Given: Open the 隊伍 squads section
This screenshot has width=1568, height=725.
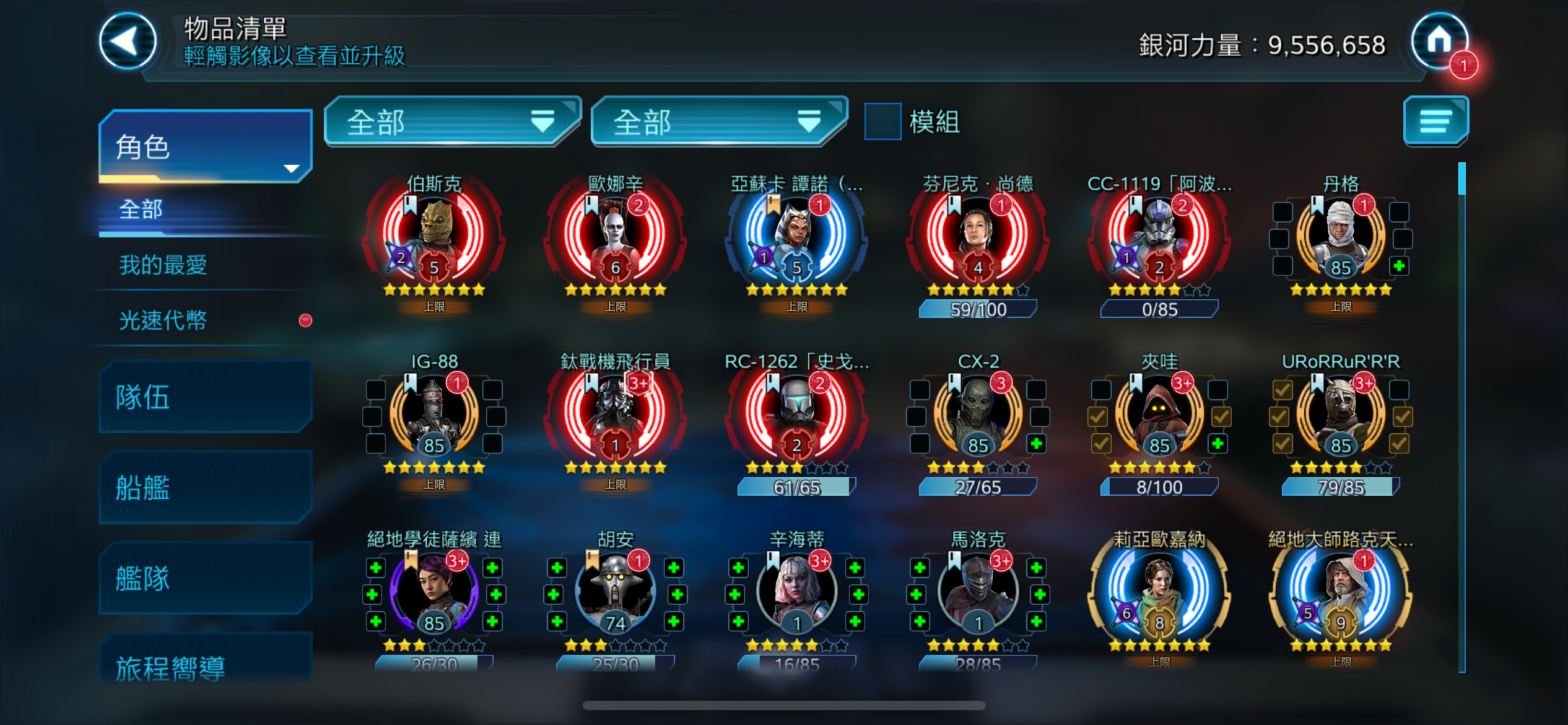Looking at the screenshot, I should tap(205, 397).
